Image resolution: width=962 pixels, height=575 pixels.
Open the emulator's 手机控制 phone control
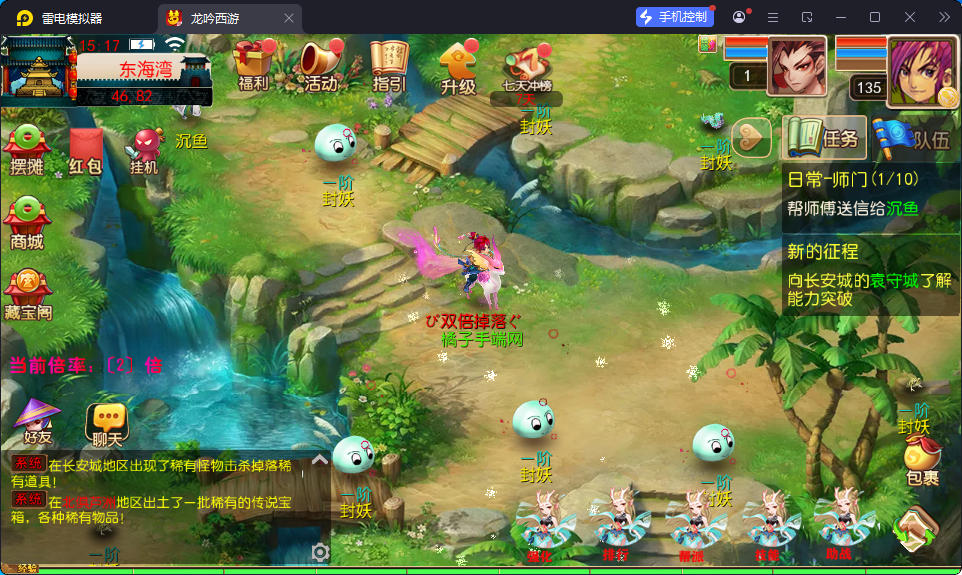(675, 17)
